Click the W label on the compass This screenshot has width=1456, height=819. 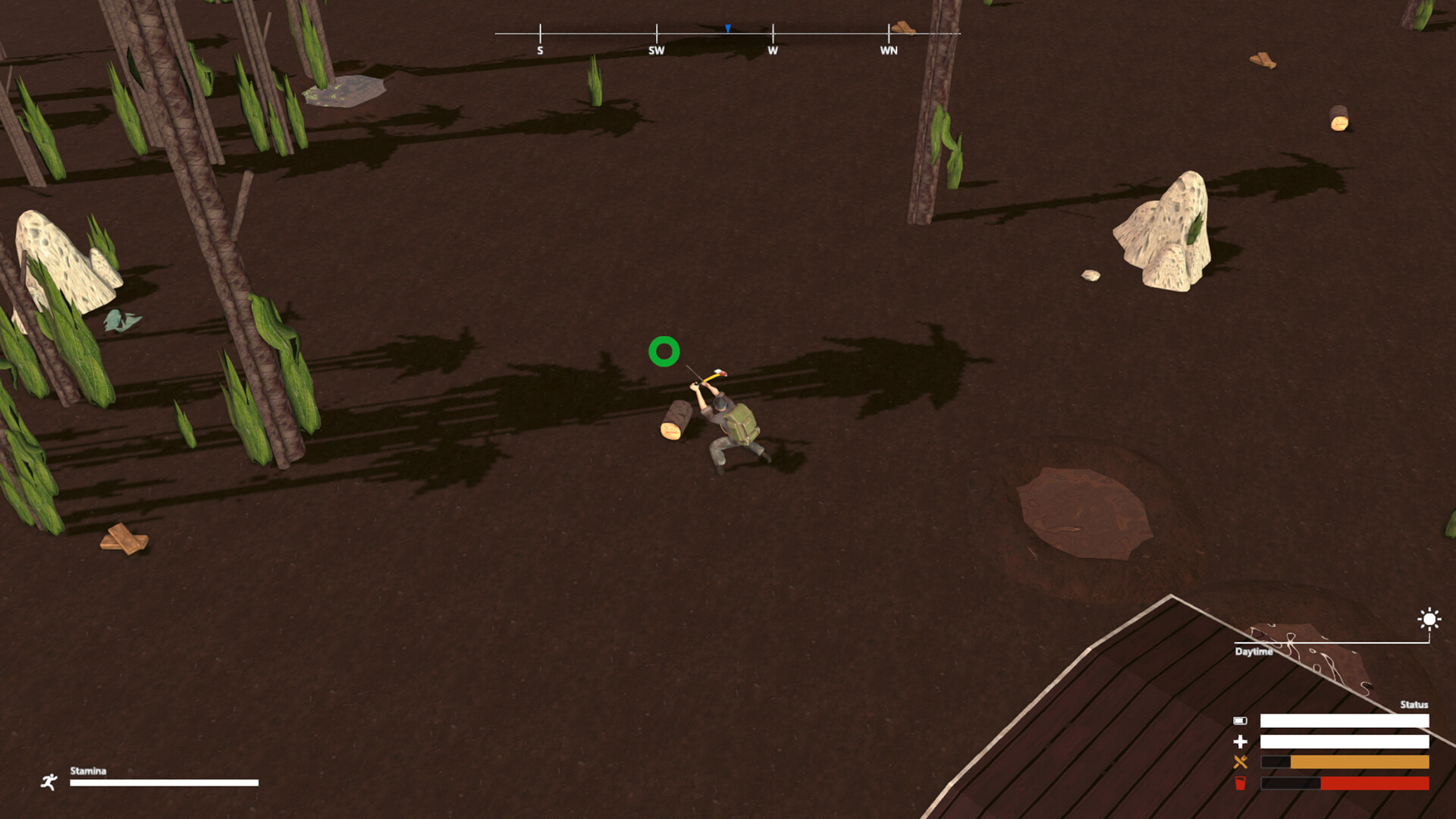pos(772,50)
